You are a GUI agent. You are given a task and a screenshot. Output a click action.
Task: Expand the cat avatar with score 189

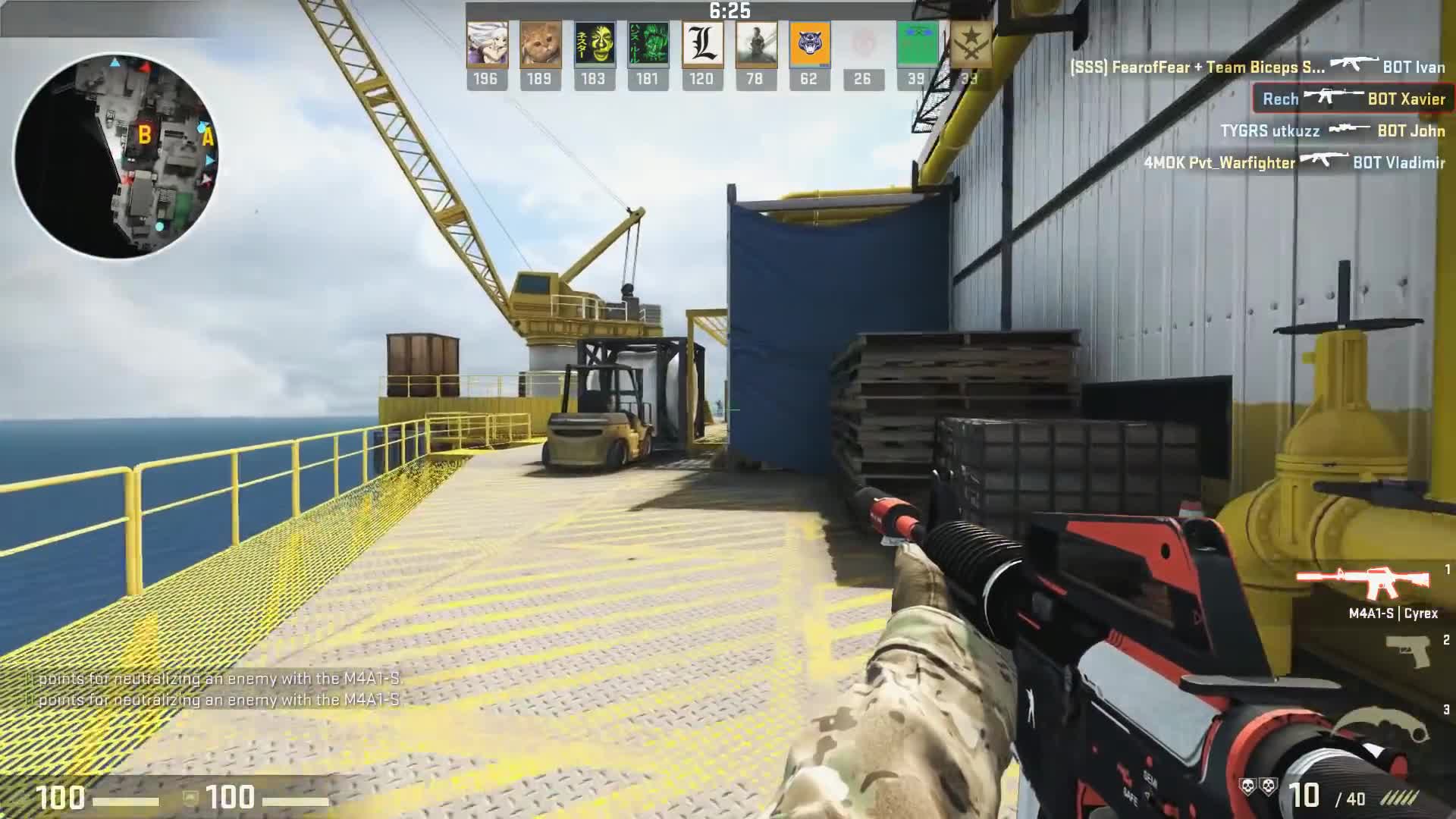pos(541,45)
